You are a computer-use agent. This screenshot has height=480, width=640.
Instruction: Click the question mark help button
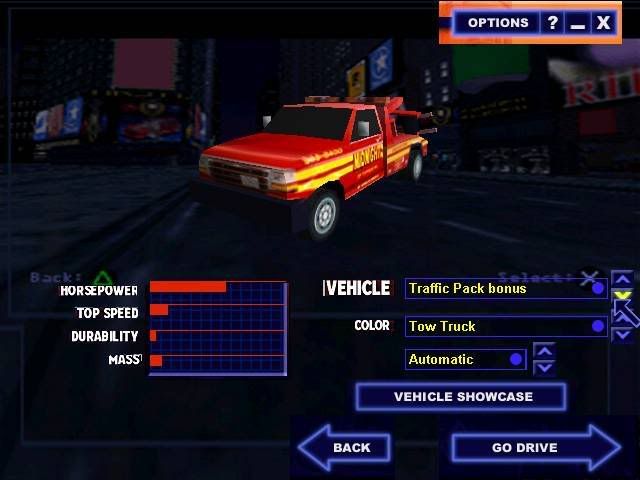click(x=552, y=22)
